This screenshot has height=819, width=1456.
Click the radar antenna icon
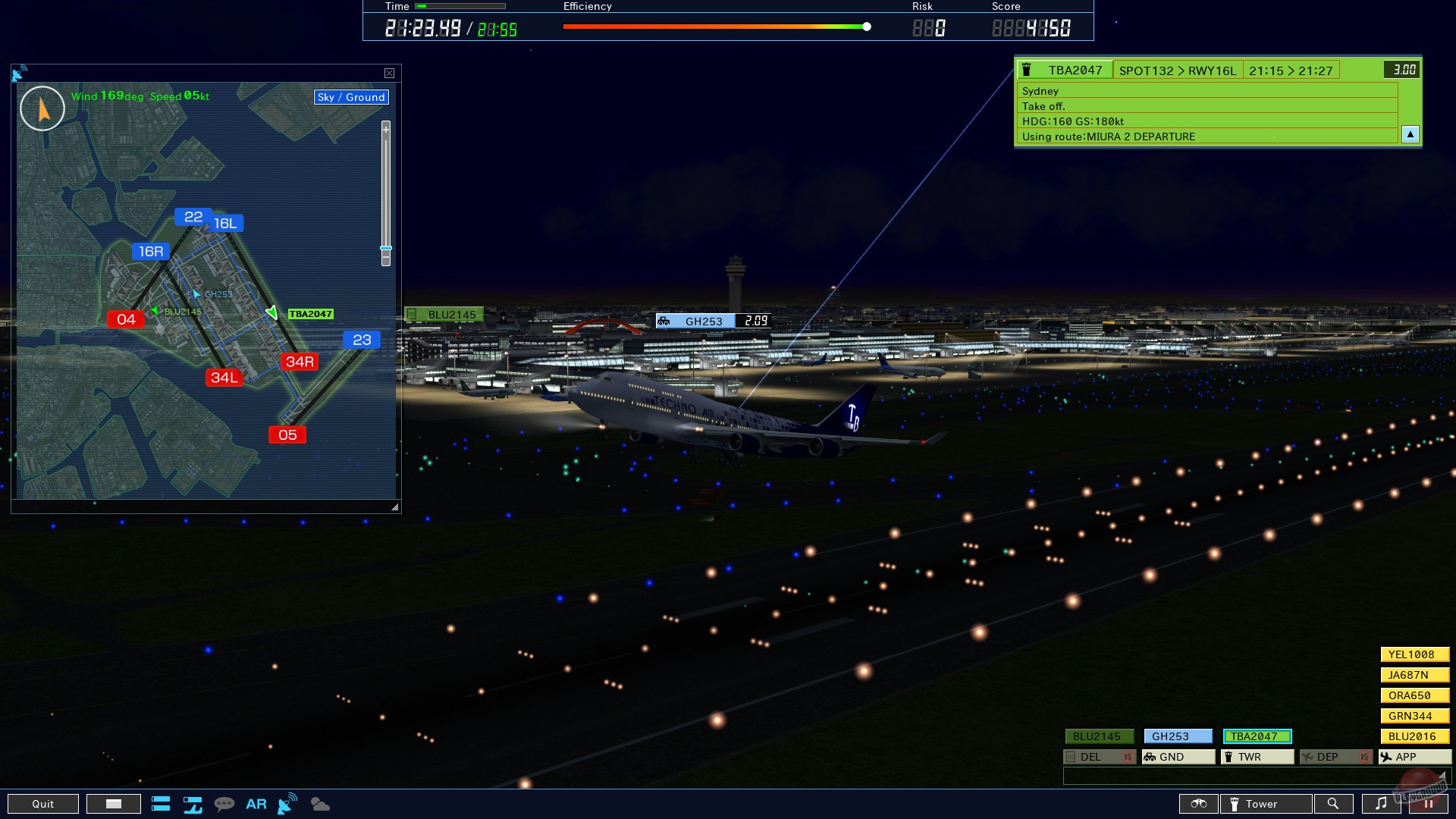coord(287,804)
